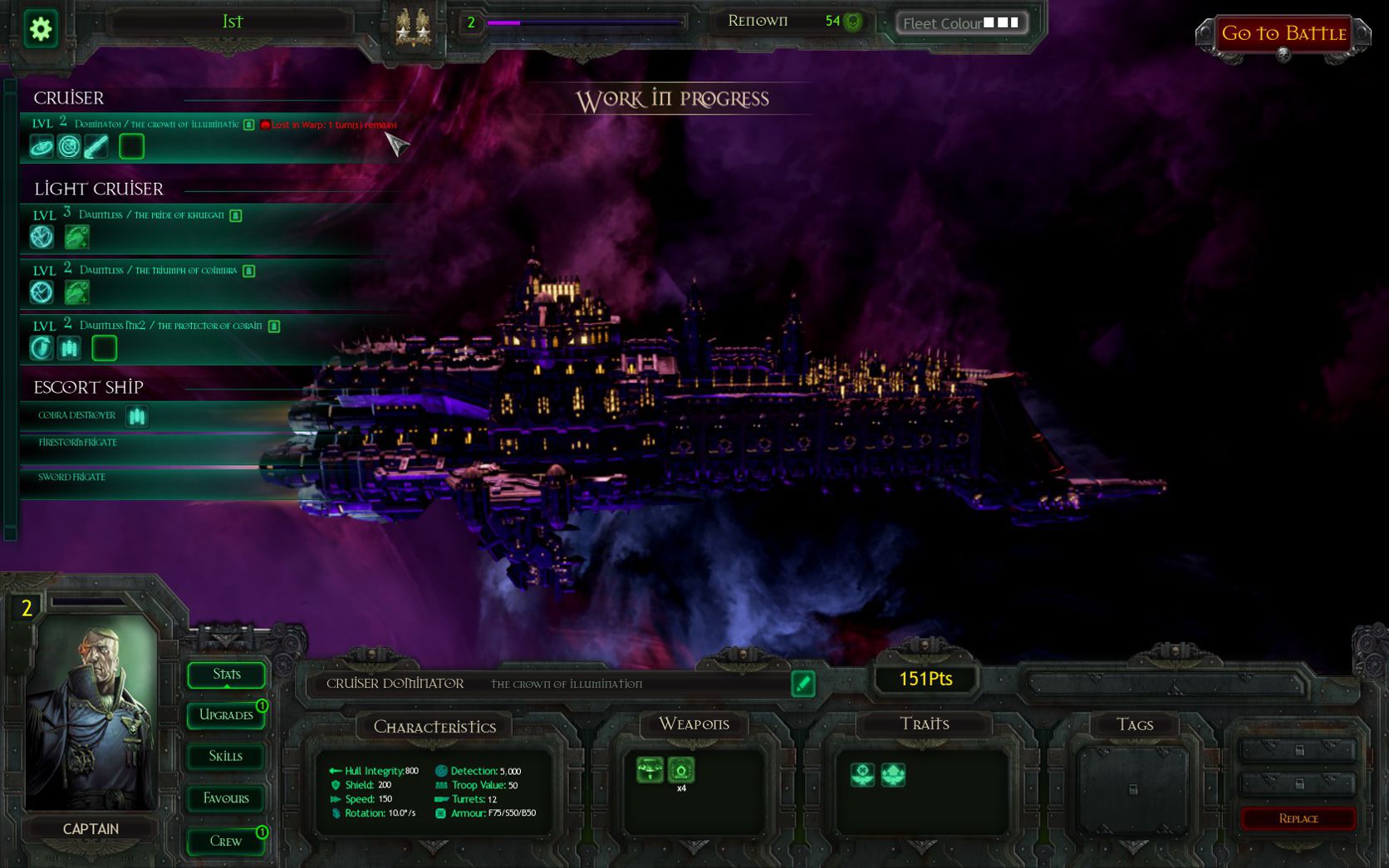Switch to the Crew tab
This screenshot has width=1389, height=868.
coord(226,841)
